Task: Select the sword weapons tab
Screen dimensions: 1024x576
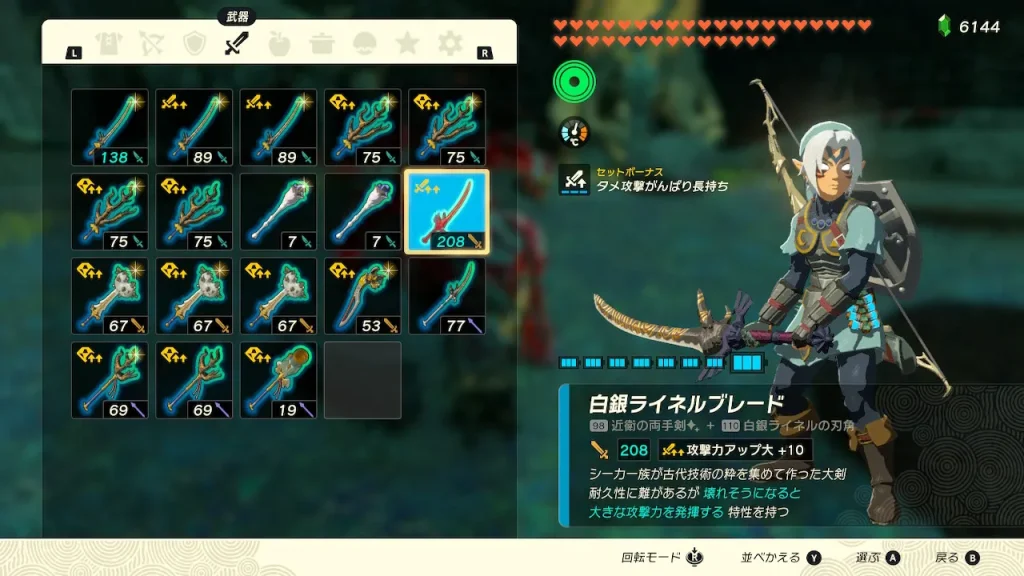Action: coord(236,44)
